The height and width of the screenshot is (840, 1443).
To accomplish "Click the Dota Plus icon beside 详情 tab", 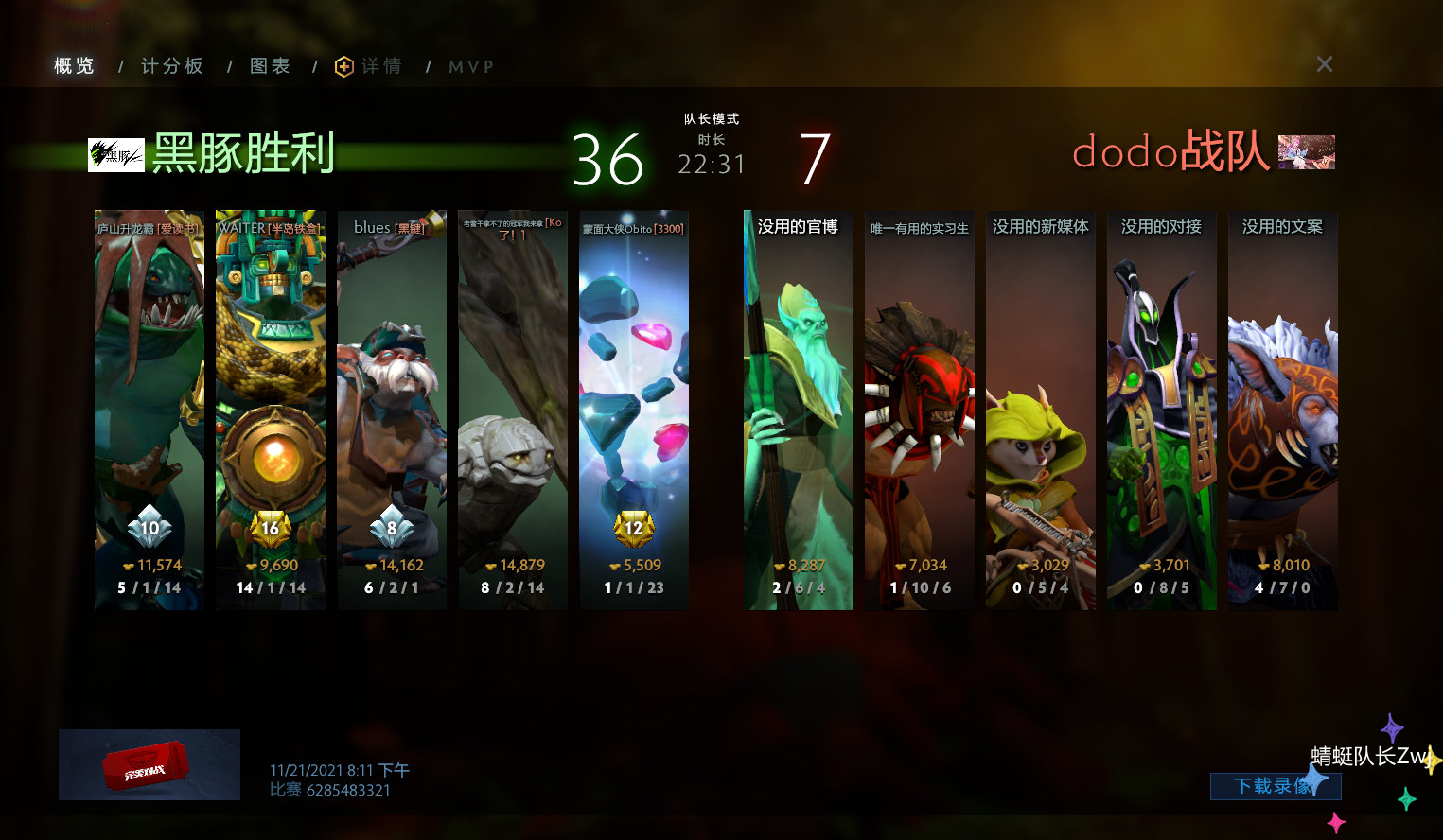I will [343, 65].
